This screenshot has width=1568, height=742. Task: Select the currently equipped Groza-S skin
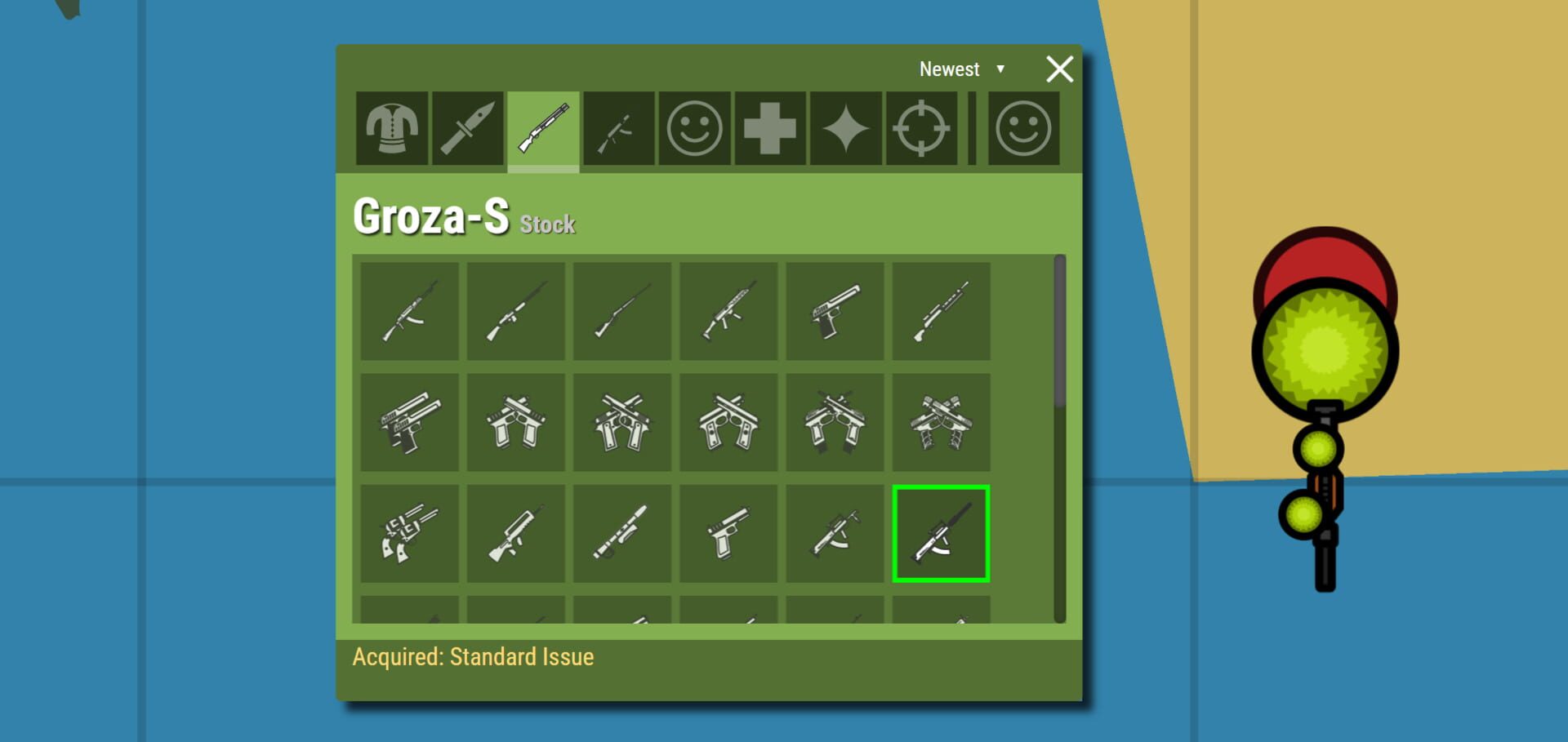pyautogui.click(x=941, y=533)
